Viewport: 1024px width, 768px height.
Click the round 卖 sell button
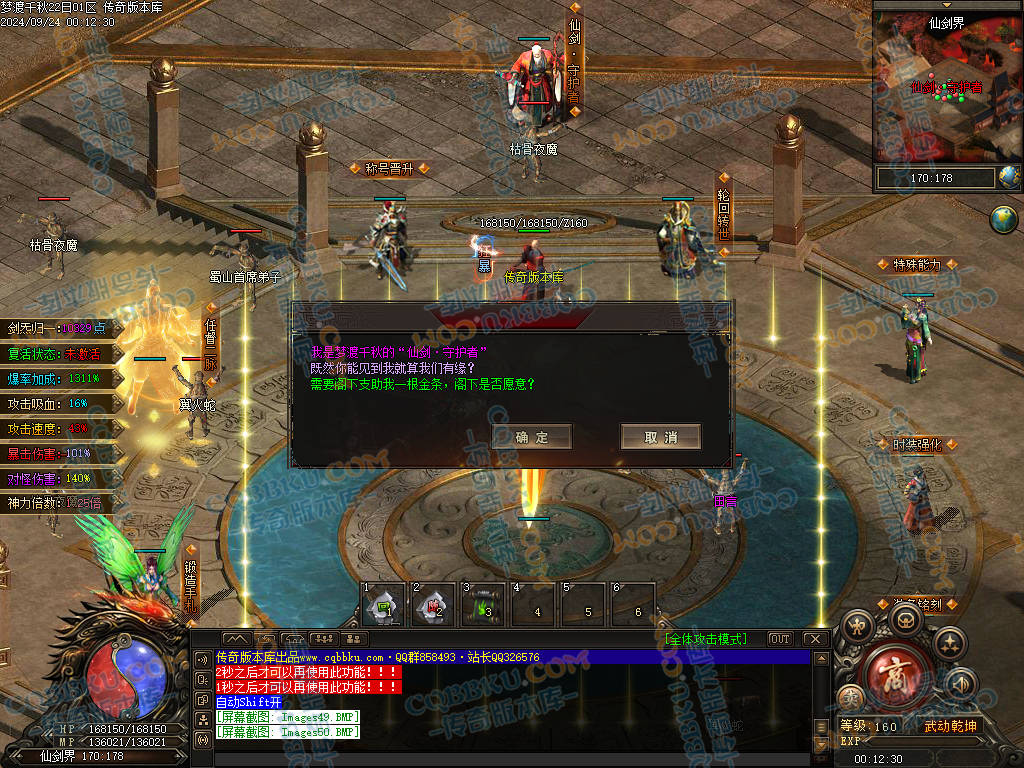tap(851, 696)
